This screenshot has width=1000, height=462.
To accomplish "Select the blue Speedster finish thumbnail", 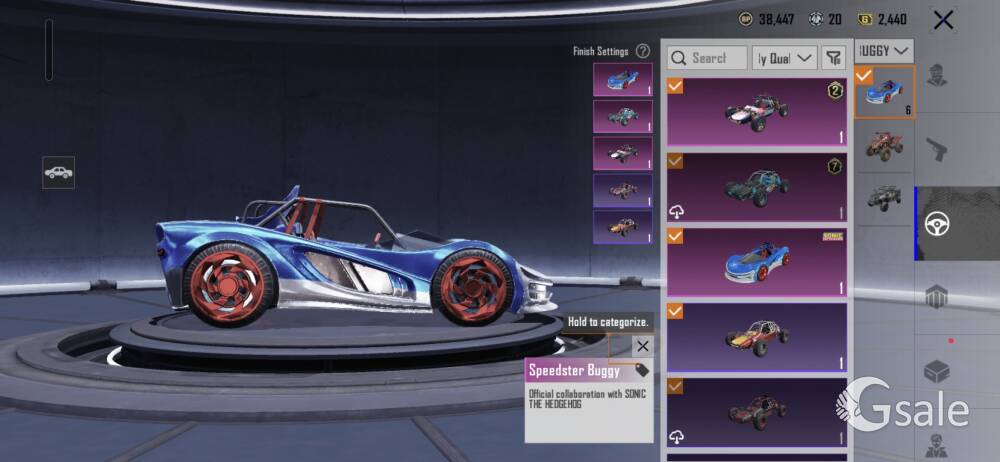I will pos(622,80).
